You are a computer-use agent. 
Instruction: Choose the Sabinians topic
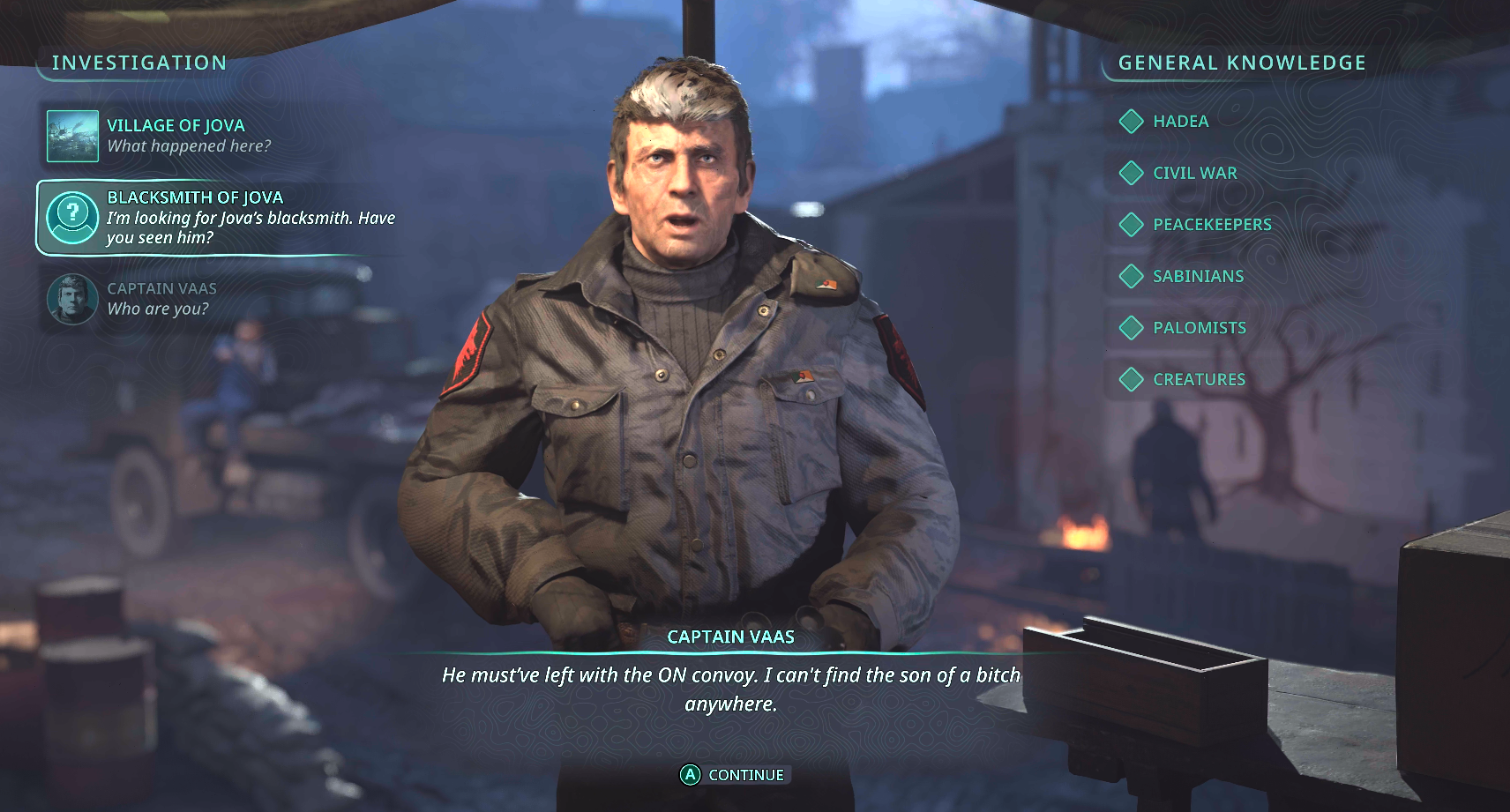point(1198,276)
